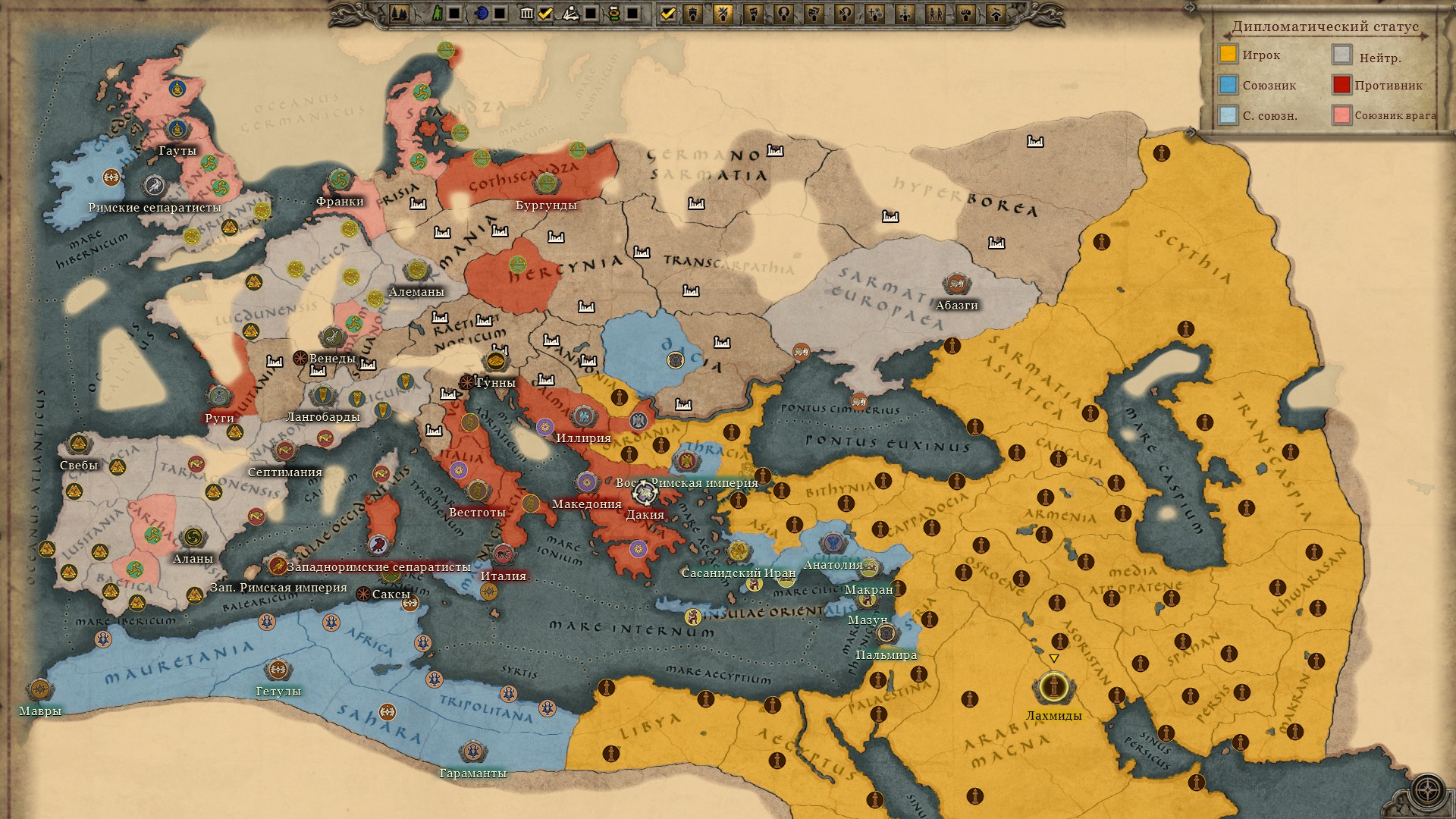1456x819 pixels.
Task: Select the highlighted crossed weapons map filter
Action: 723,13
